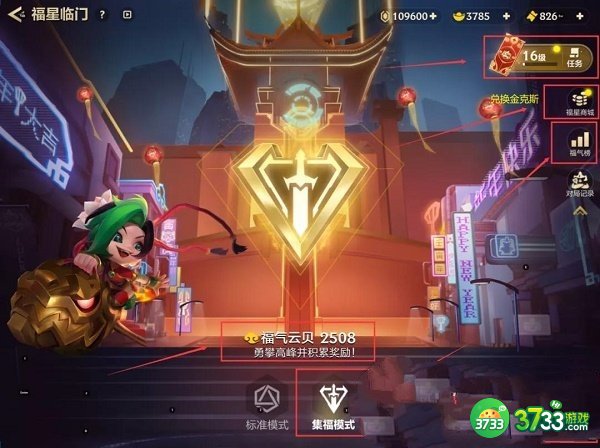Go back using the top-left arrow
This screenshot has height=448, width=600.
(x=15, y=15)
